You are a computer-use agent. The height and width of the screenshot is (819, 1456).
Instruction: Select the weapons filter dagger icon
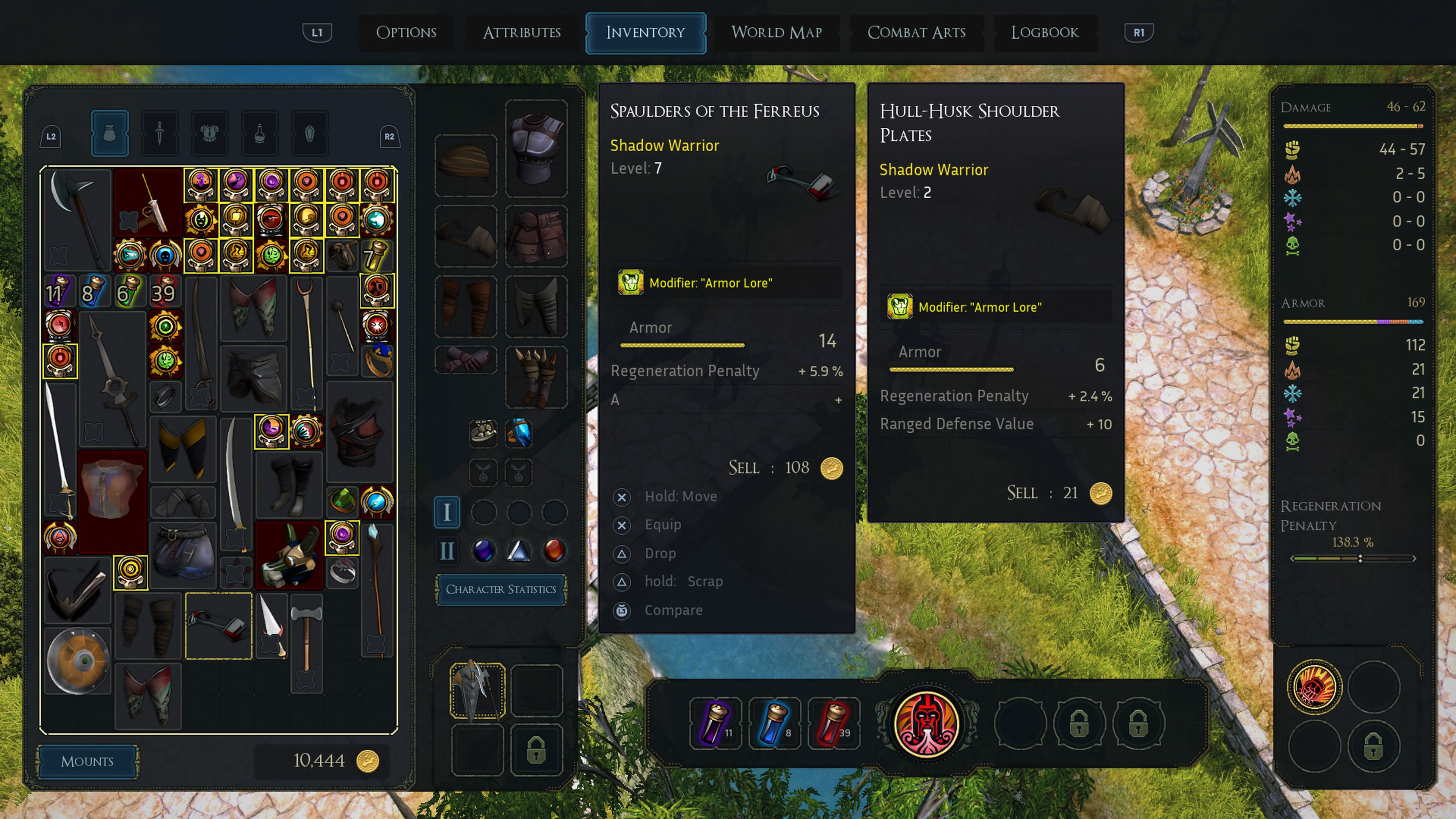[159, 133]
